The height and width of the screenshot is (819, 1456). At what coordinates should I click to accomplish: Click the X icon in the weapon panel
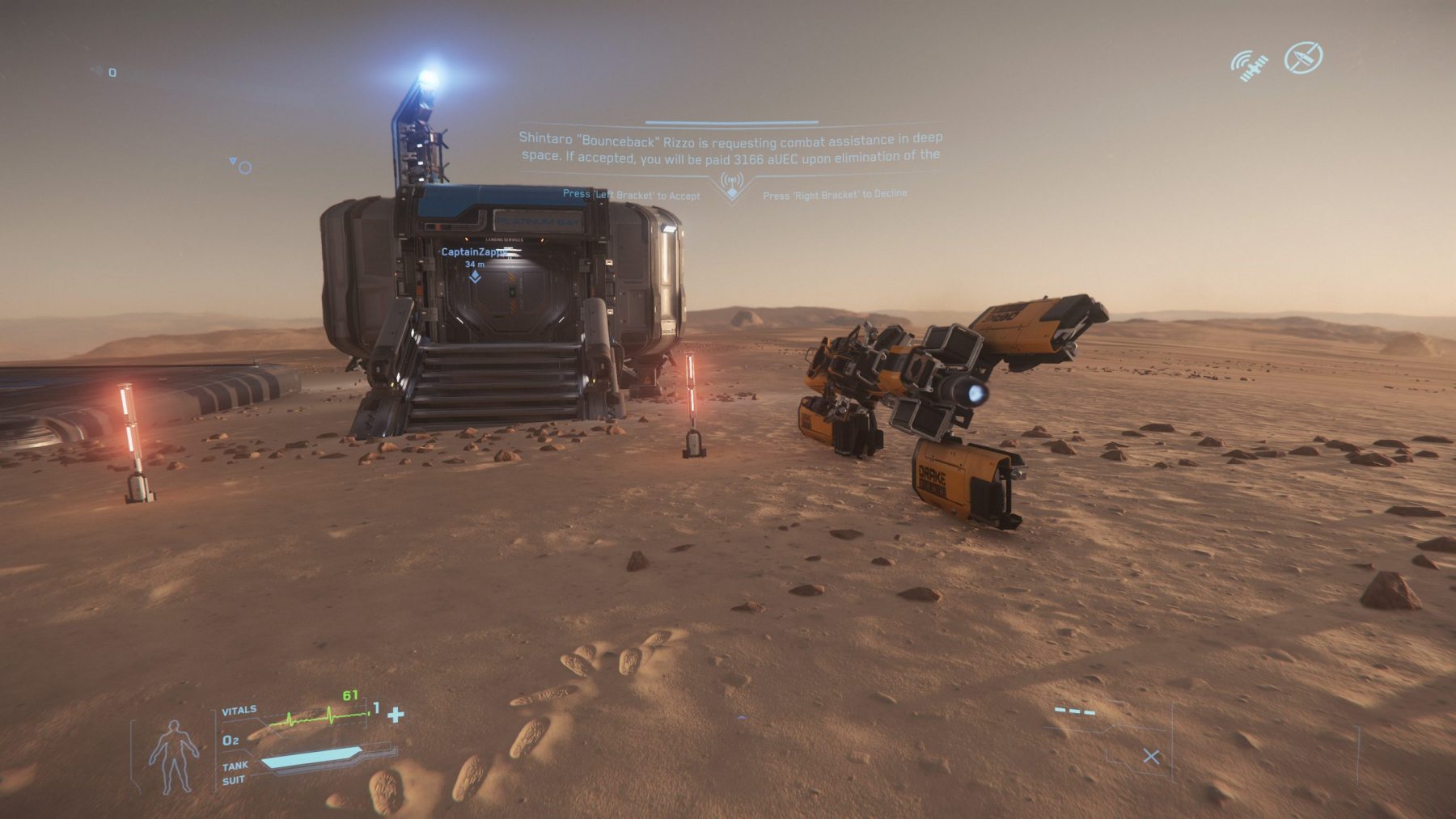[x=1151, y=757]
